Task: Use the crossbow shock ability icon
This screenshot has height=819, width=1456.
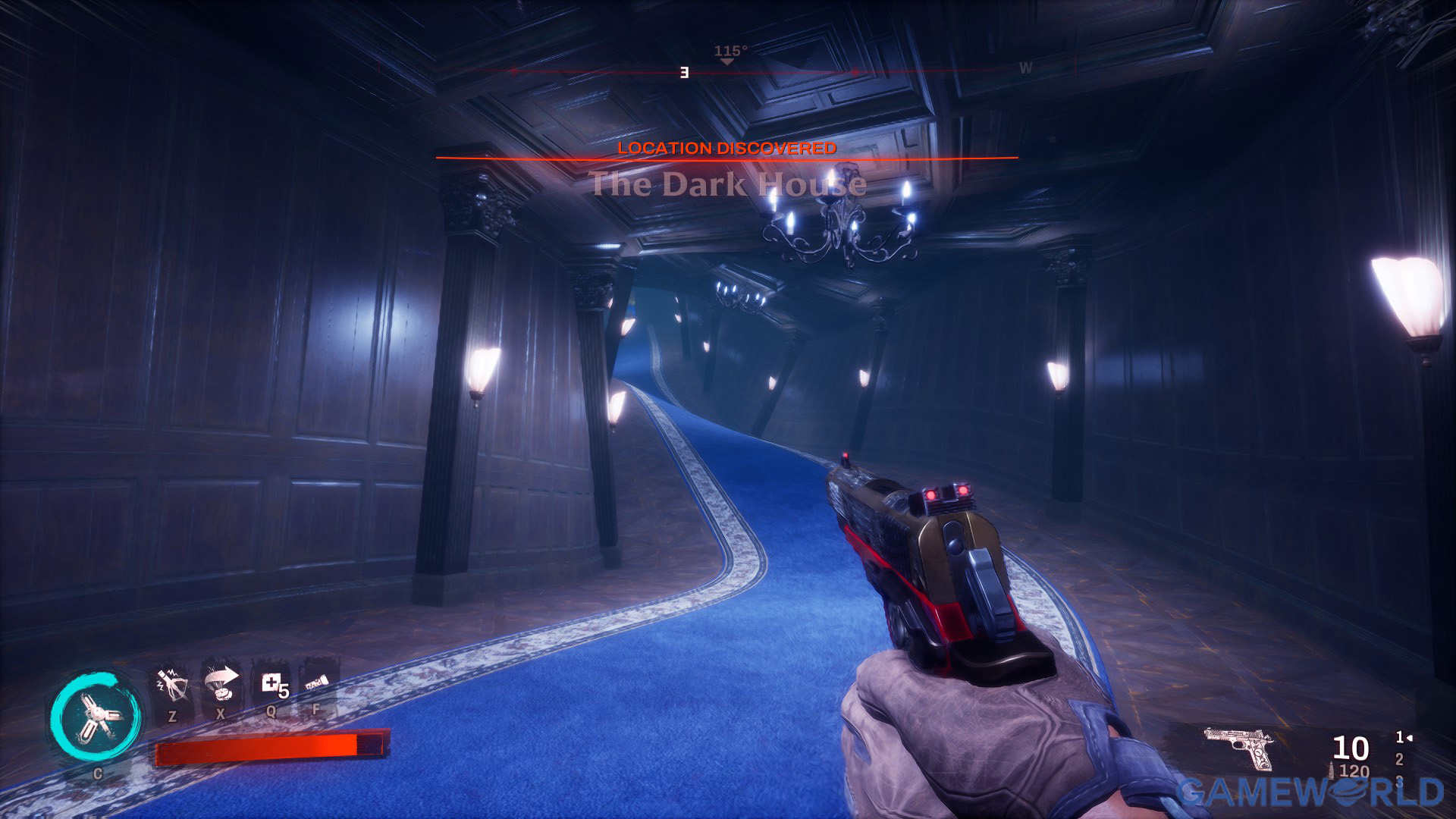Action: (171, 685)
